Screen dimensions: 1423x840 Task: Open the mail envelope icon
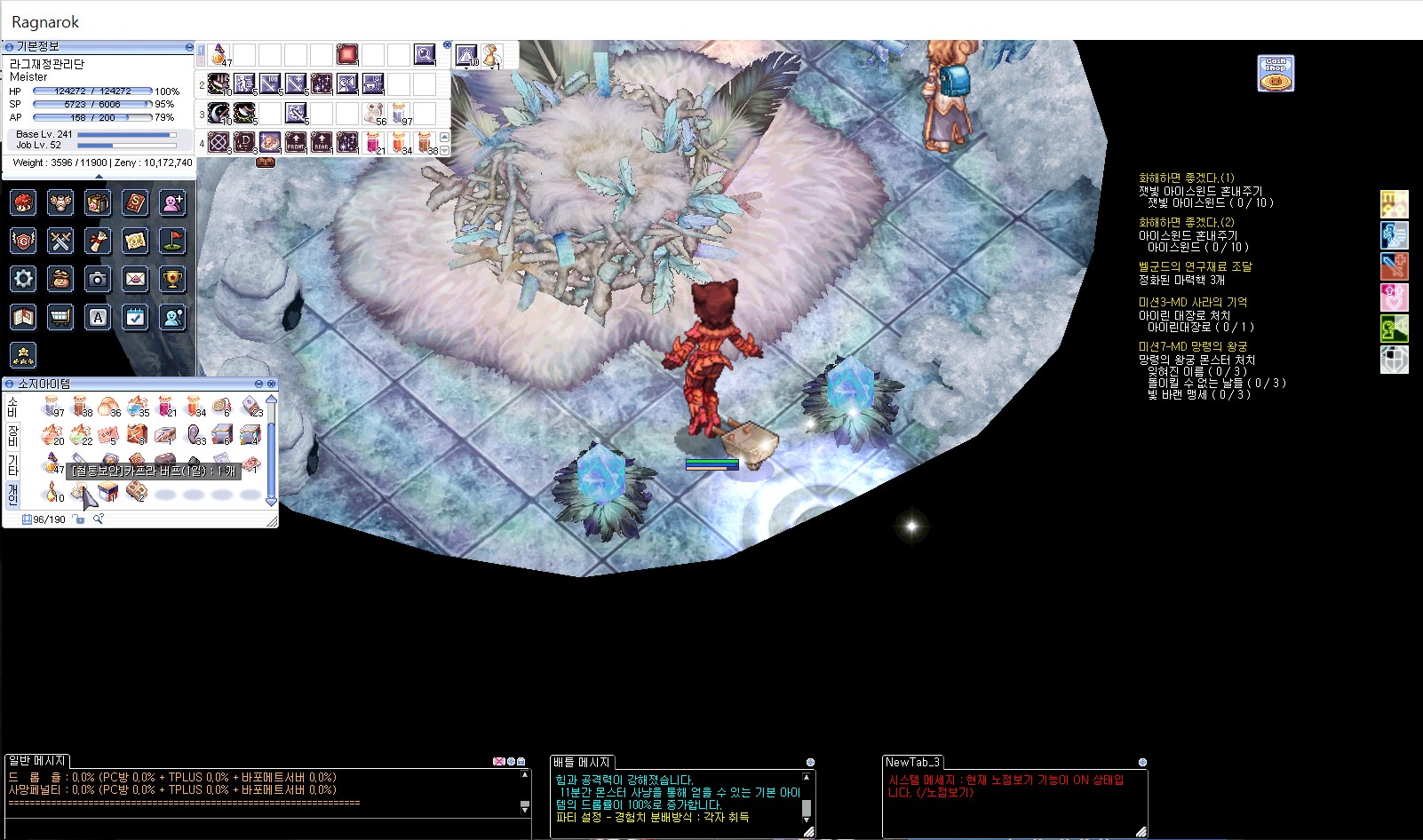point(135,279)
